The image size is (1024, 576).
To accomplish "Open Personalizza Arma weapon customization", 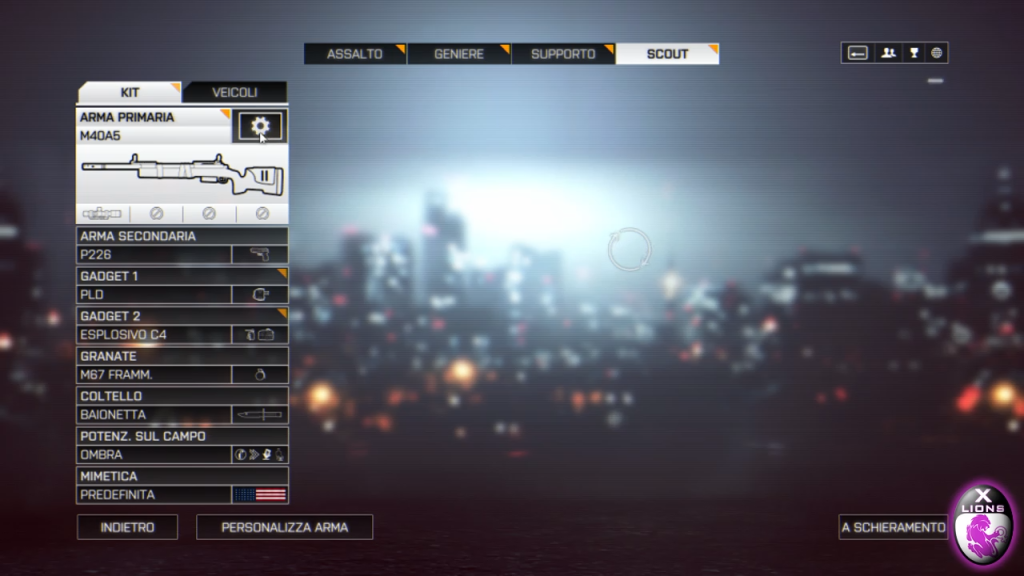I will (x=284, y=527).
